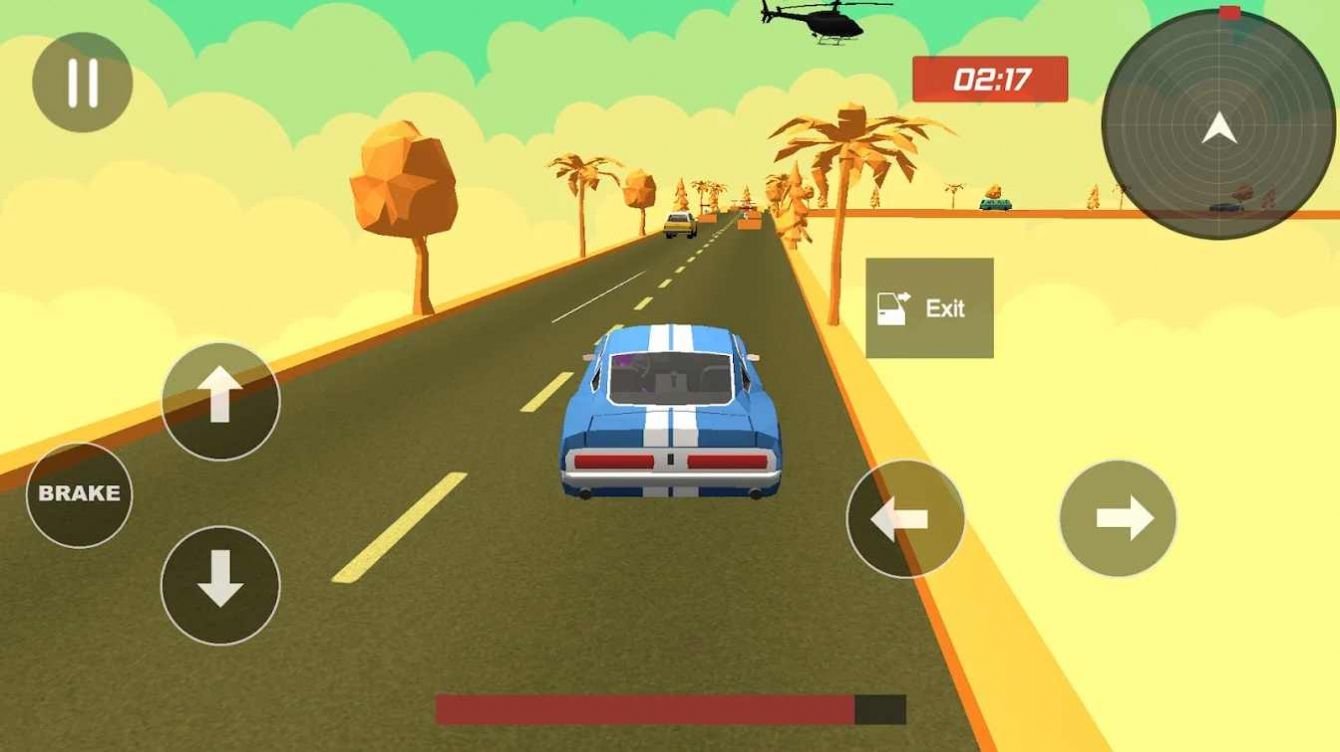Tap the up arrow accelerate button

pyautogui.click(x=220, y=401)
